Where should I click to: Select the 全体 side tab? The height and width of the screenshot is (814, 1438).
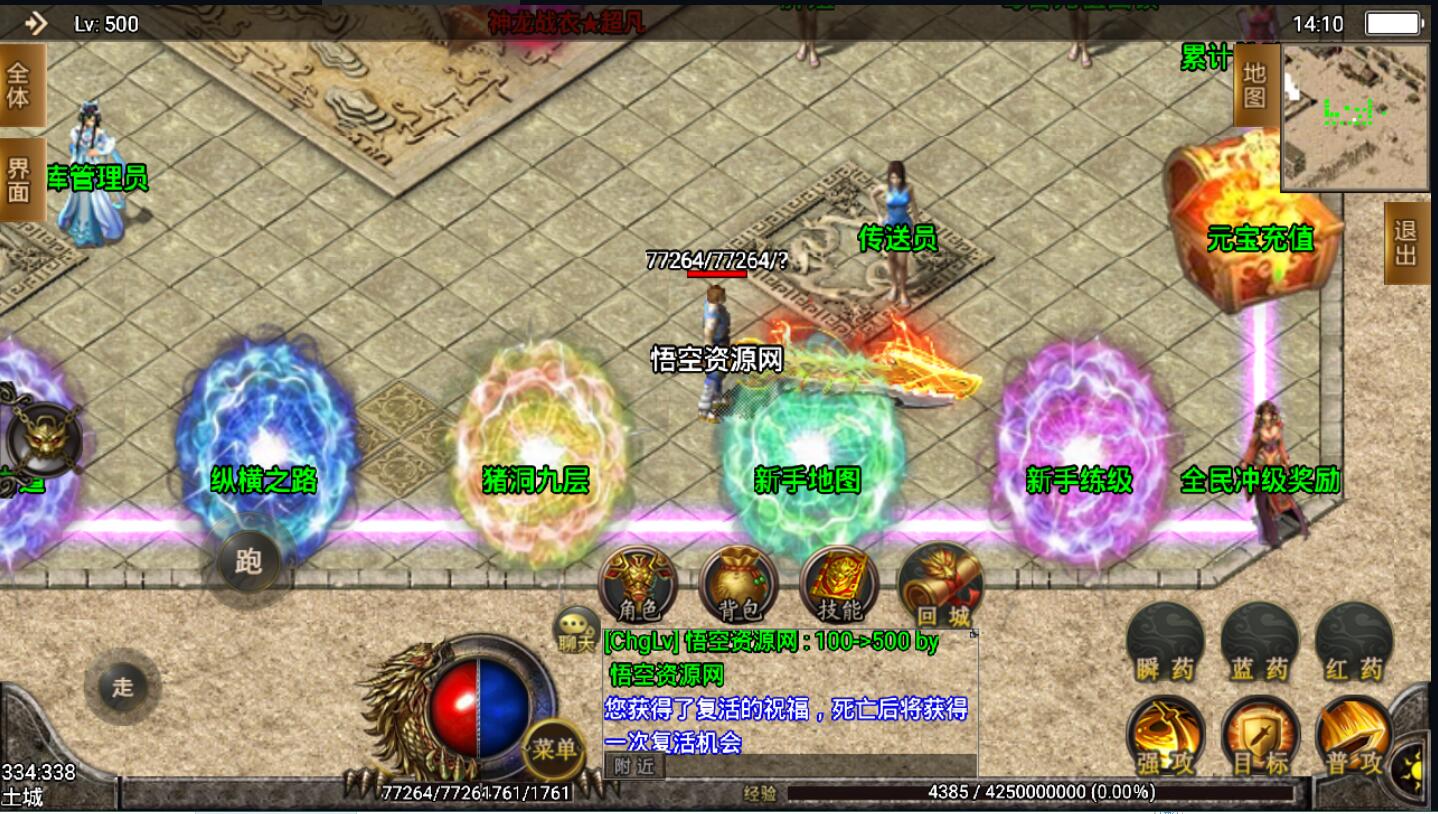(20, 86)
